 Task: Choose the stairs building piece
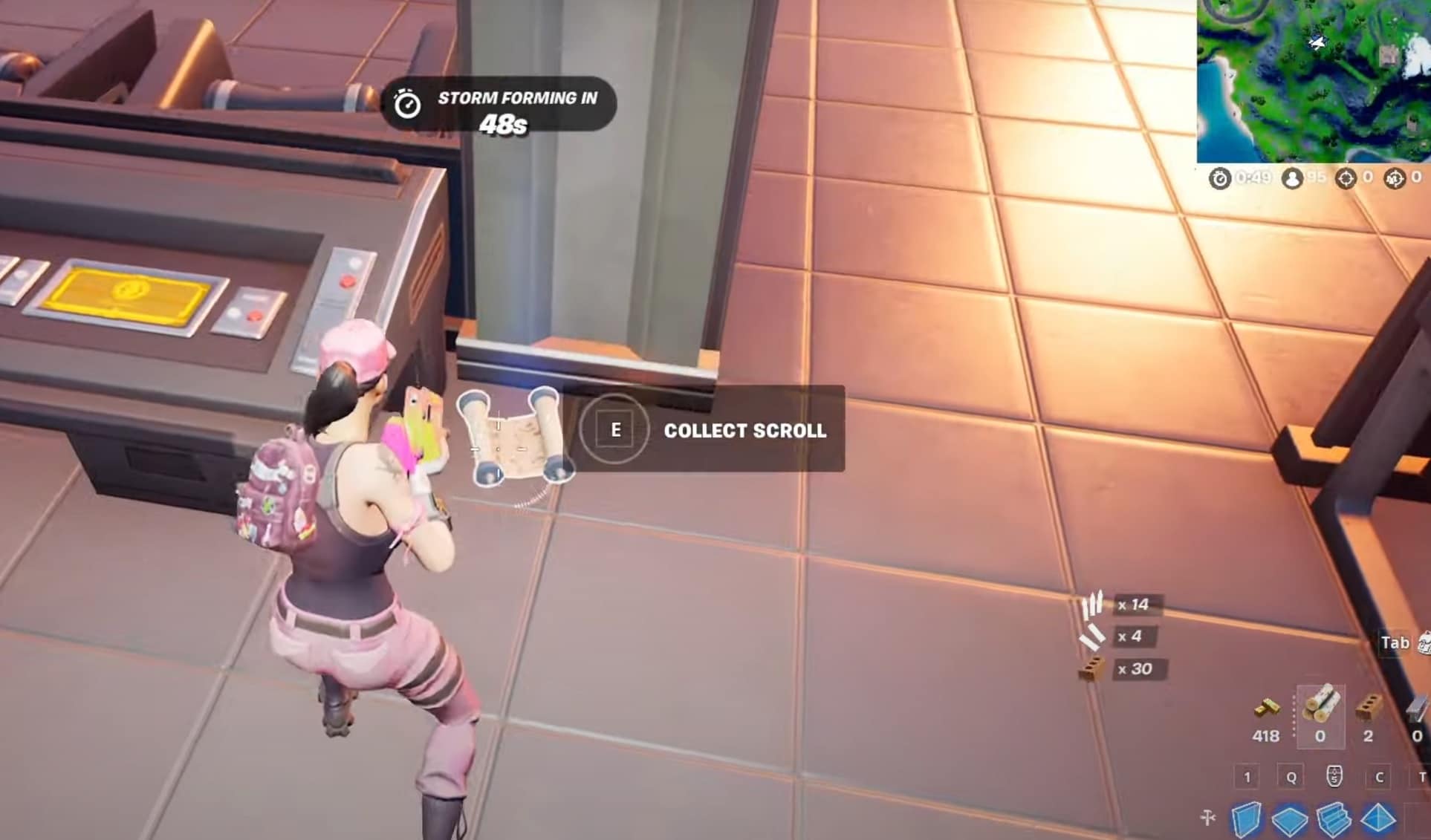click(1334, 819)
